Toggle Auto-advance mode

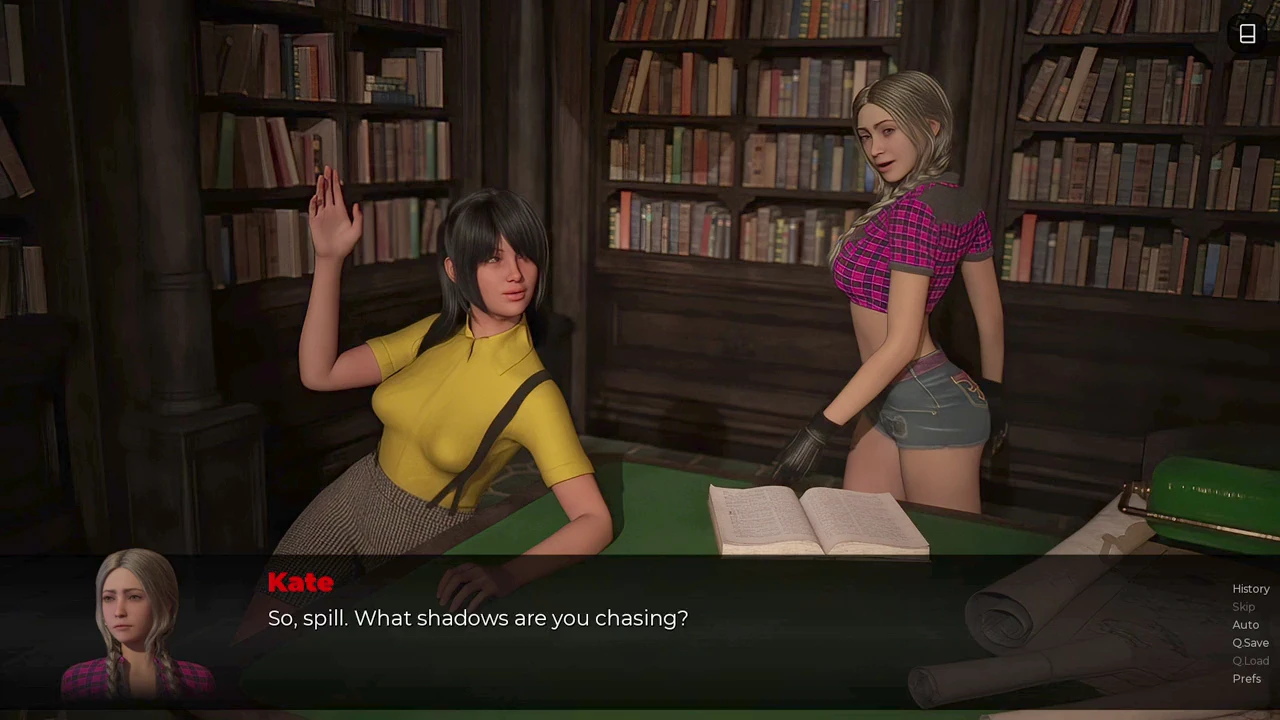[1245, 625]
